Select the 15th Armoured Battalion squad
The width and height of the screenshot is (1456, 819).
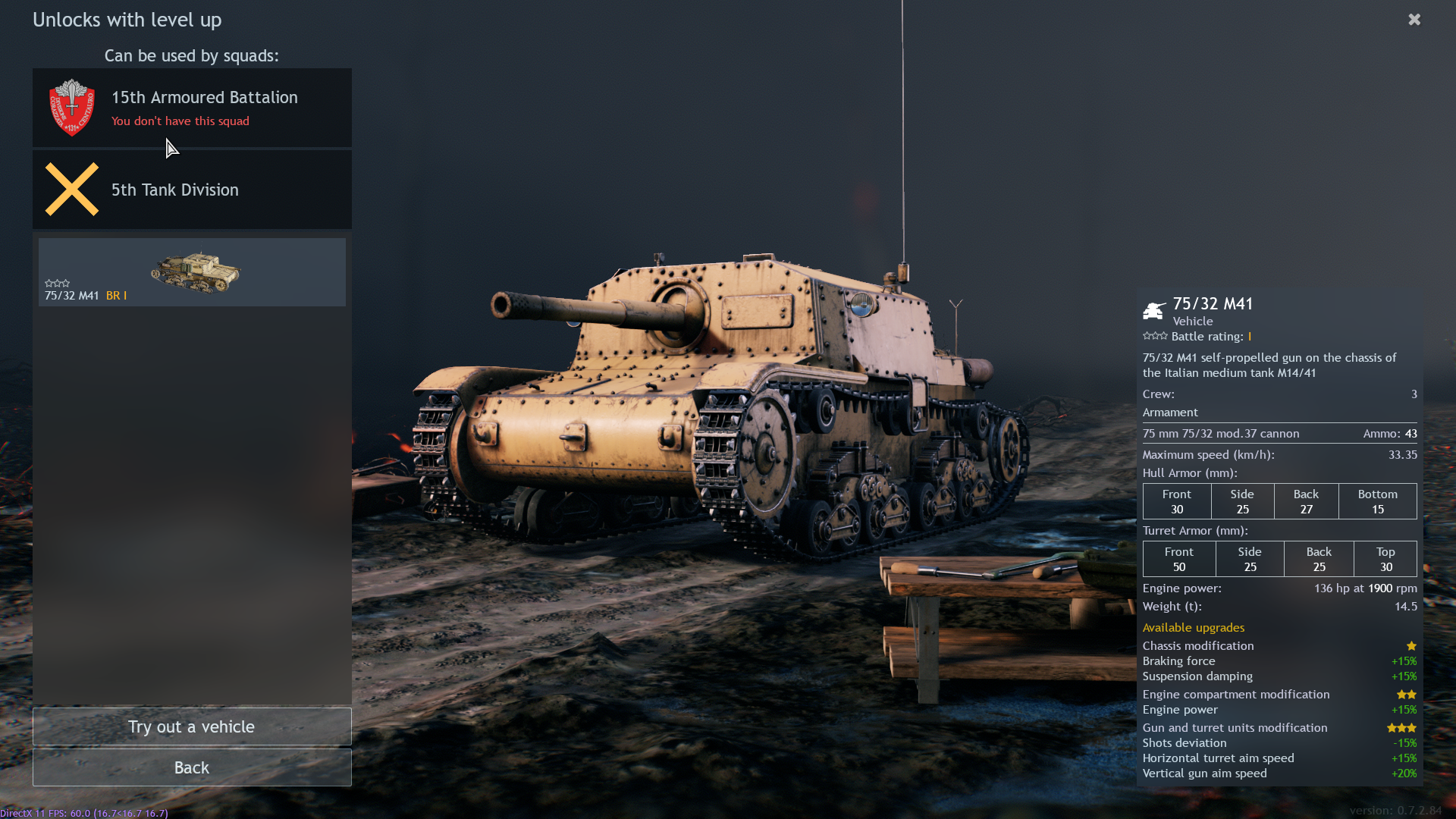coord(192,108)
